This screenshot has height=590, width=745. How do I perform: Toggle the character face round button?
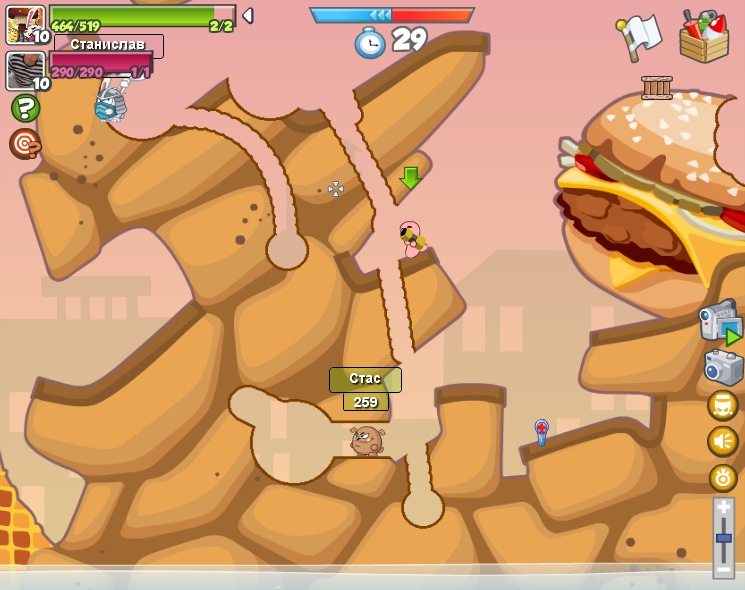click(723, 405)
